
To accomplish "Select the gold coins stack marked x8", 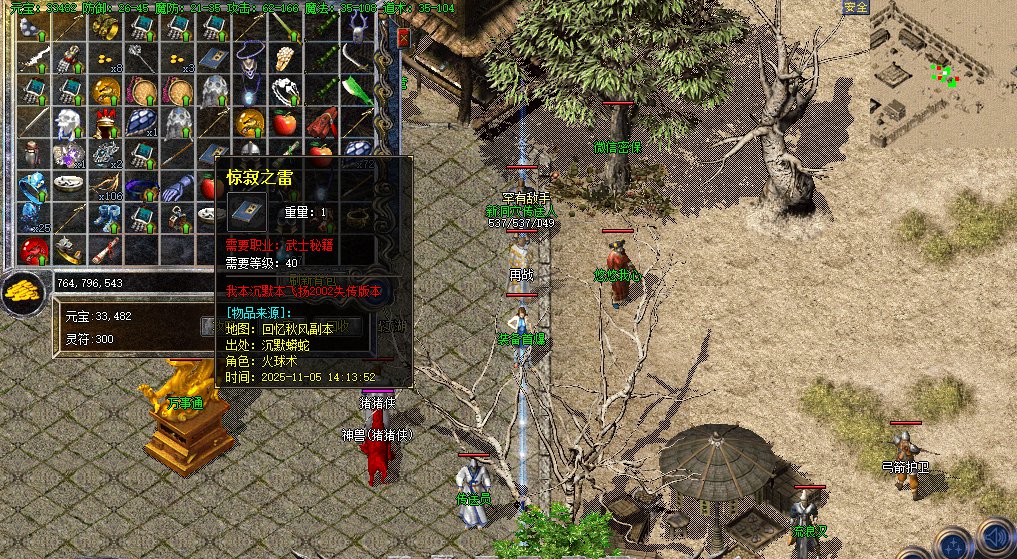I will (x=105, y=60).
